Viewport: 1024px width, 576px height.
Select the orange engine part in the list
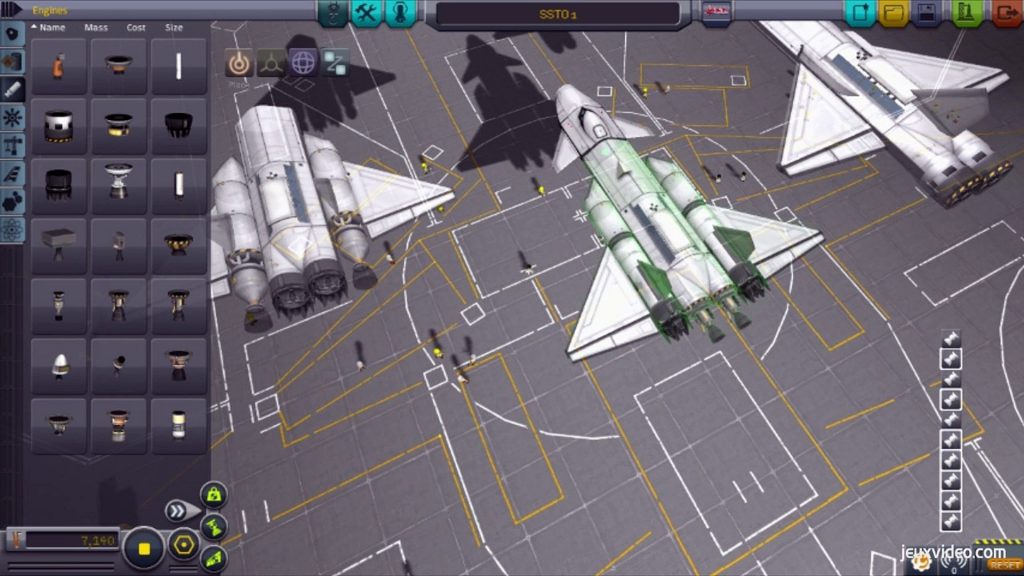click(x=59, y=67)
